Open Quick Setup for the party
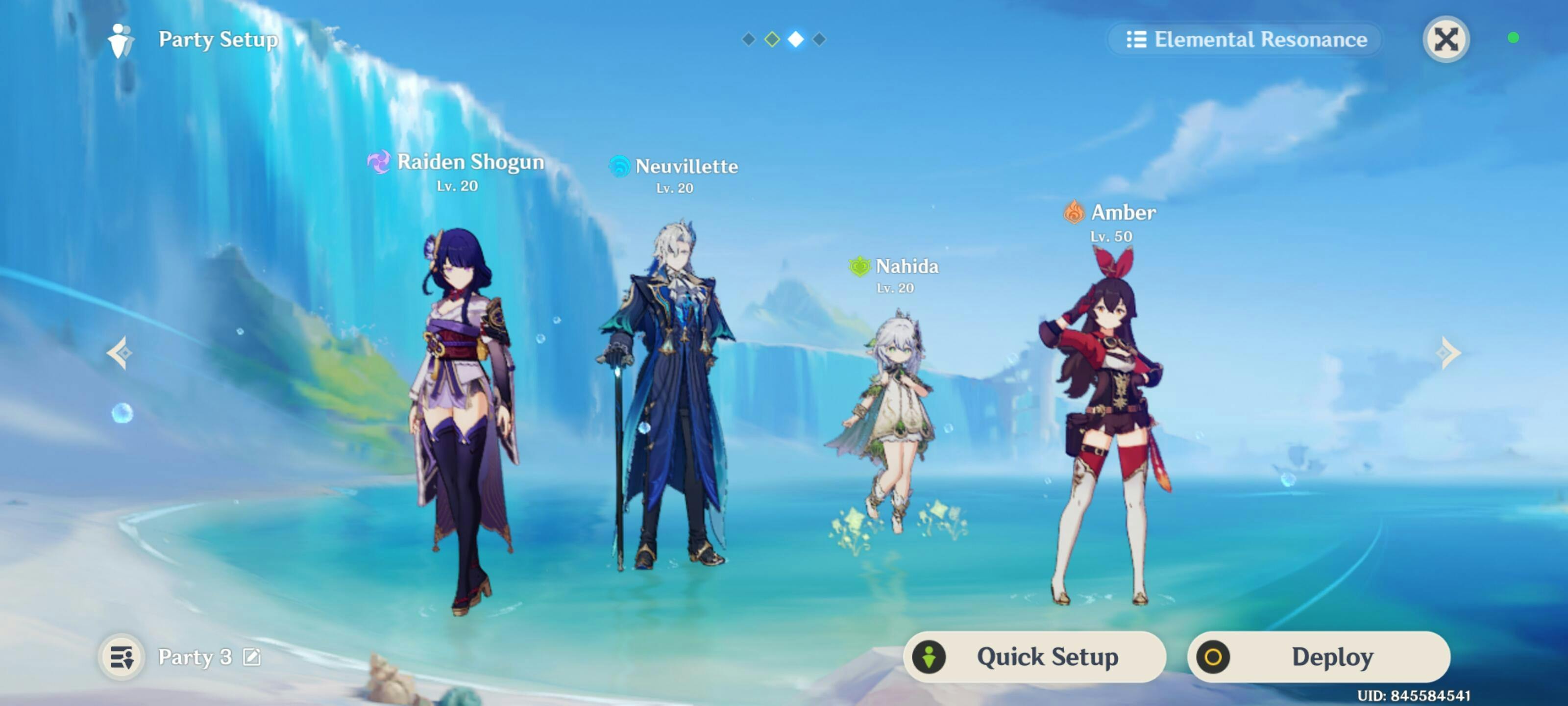 coord(1034,656)
